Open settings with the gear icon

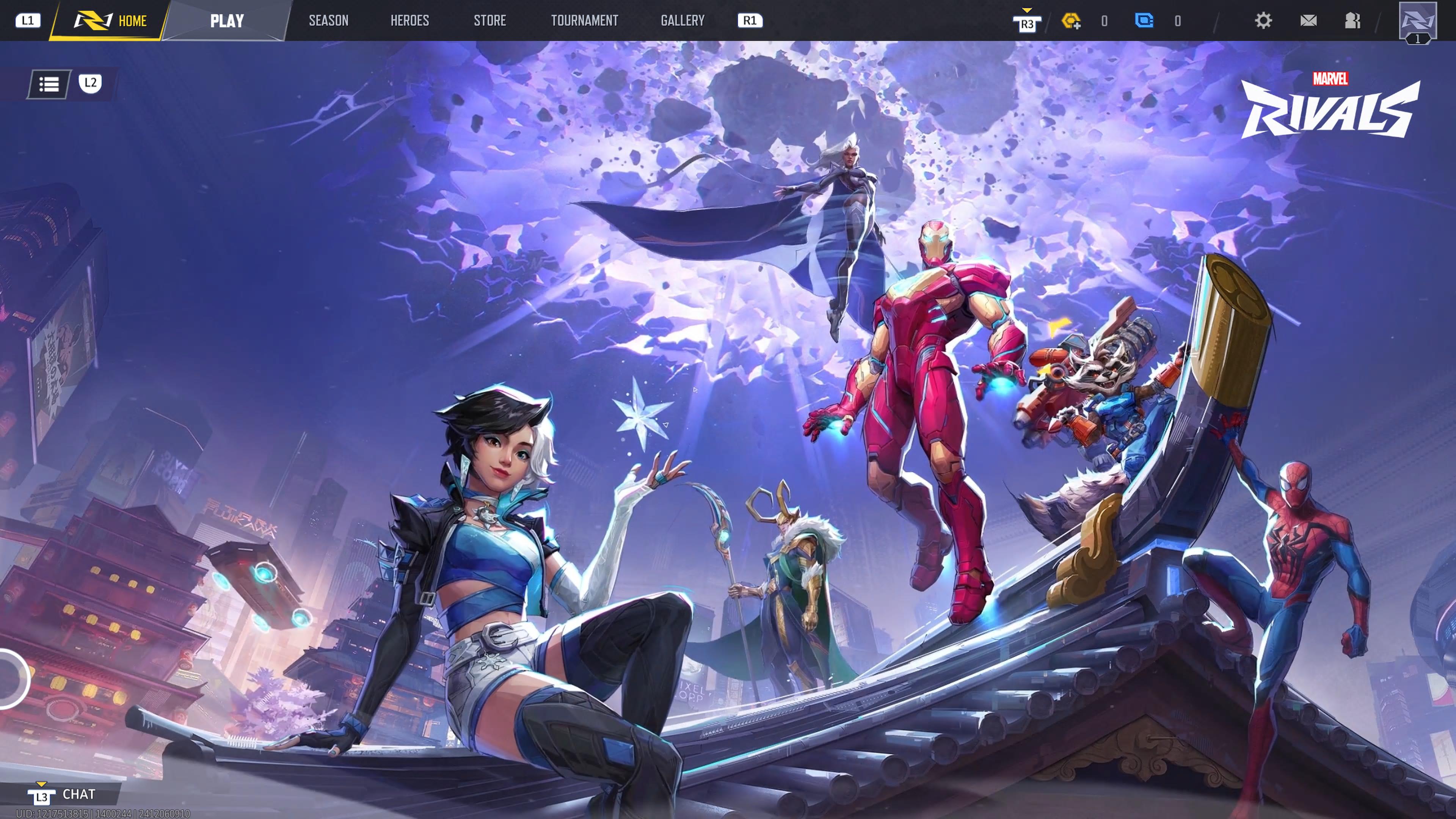(x=1263, y=21)
